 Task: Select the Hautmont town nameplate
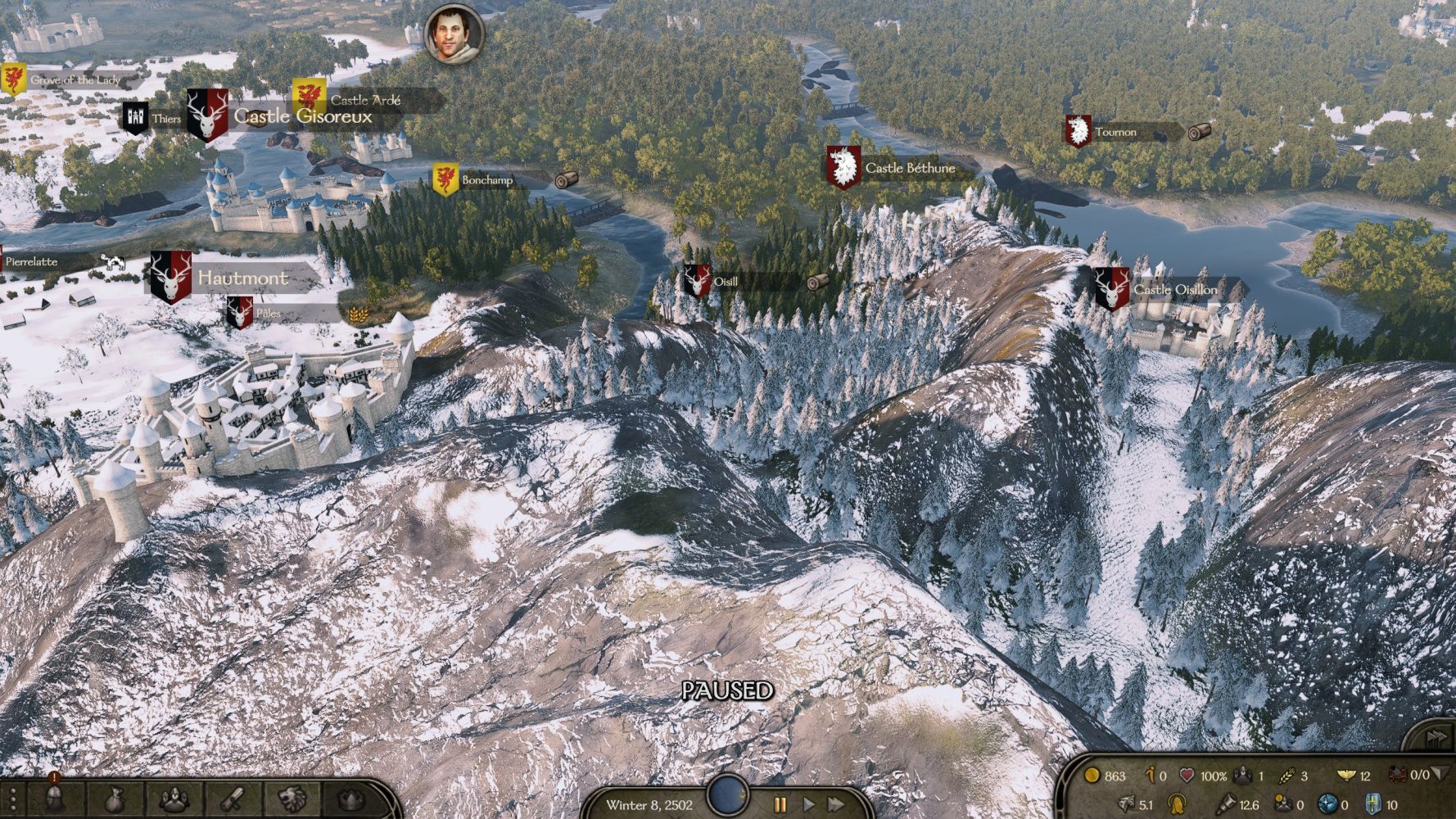242,278
